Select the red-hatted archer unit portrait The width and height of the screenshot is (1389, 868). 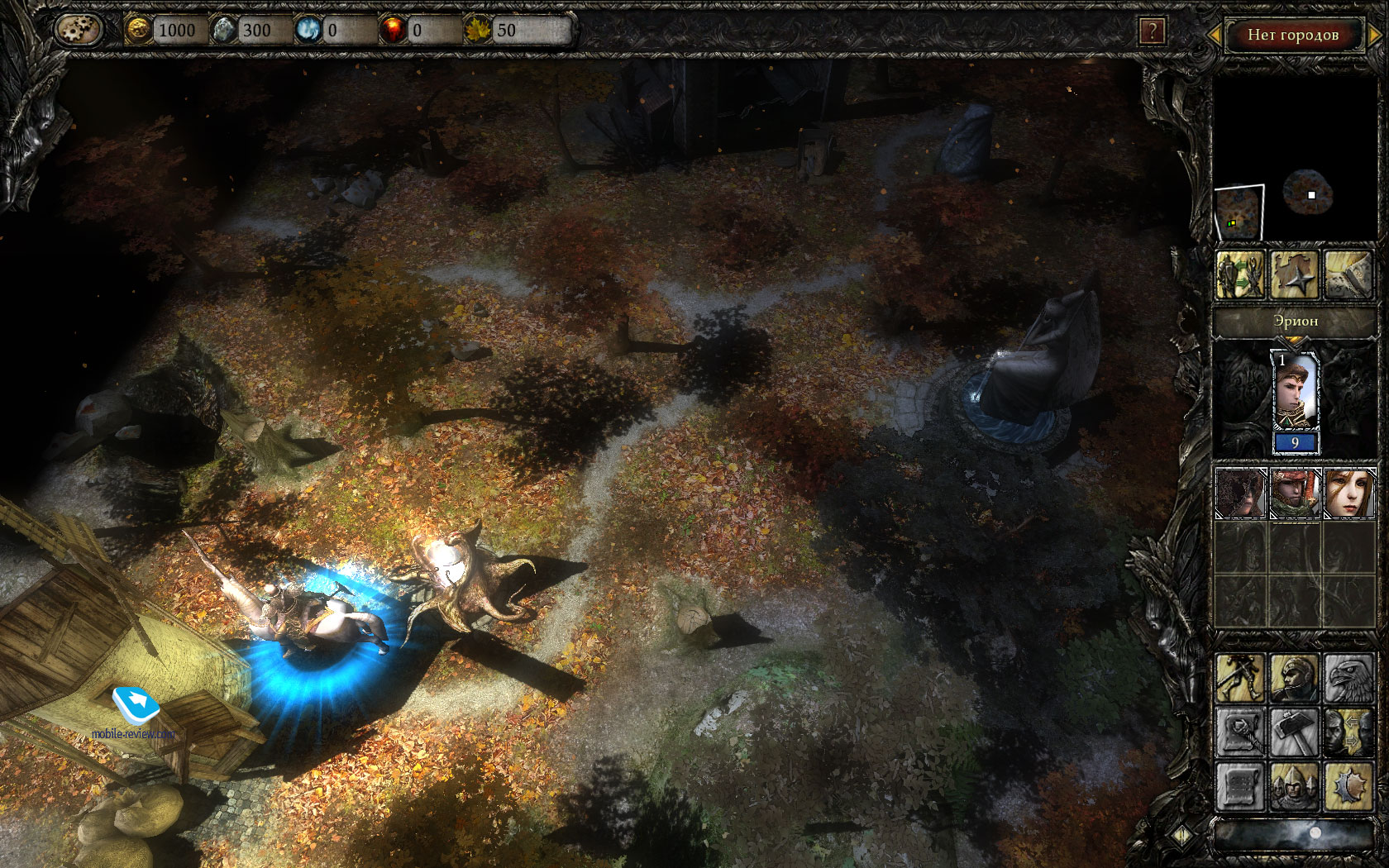pyautogui.click(x=1295, y=494)
